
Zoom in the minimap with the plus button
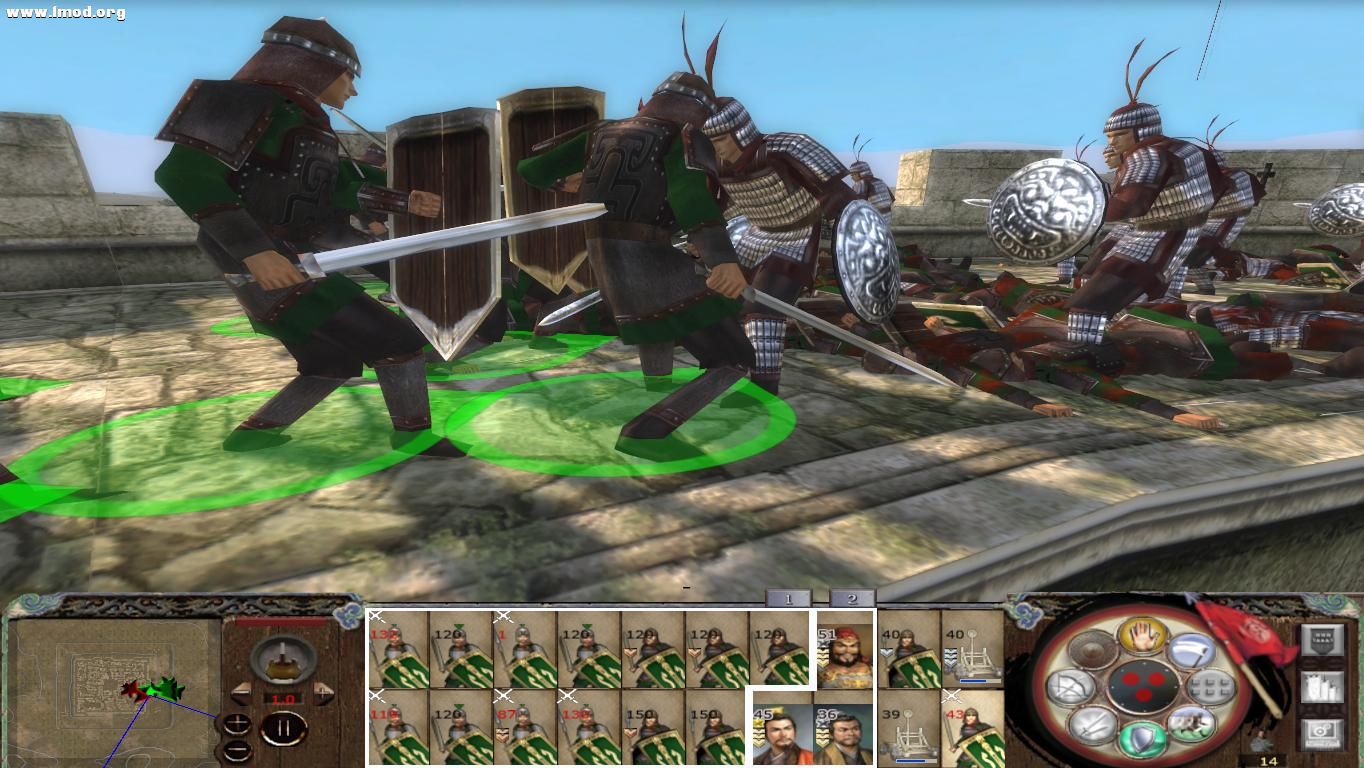235,722
